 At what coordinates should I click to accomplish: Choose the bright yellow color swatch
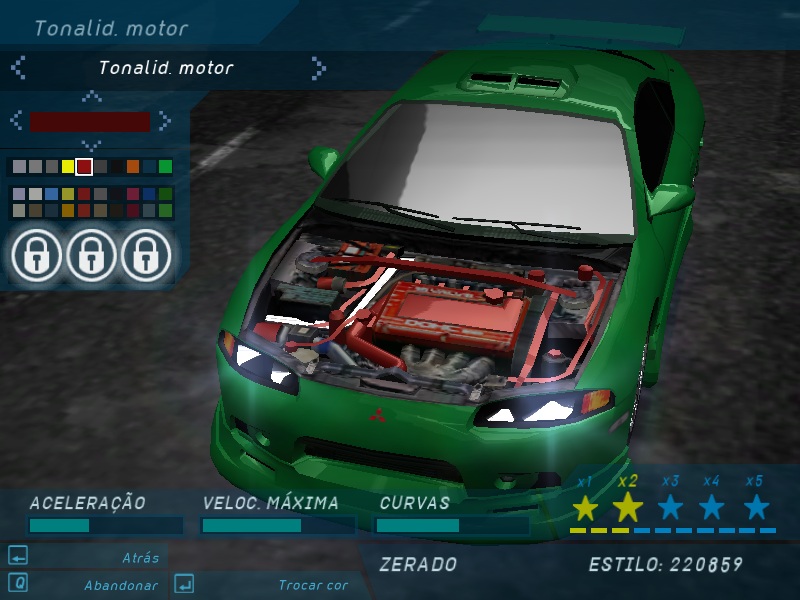(68, 166)
